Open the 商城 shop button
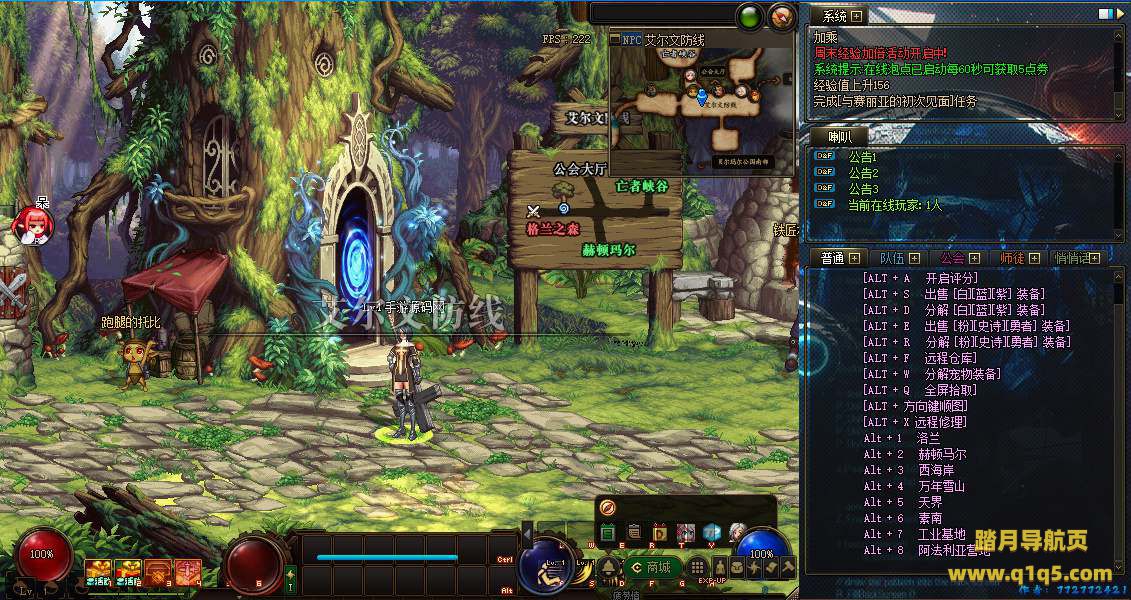 pos(650,568)
